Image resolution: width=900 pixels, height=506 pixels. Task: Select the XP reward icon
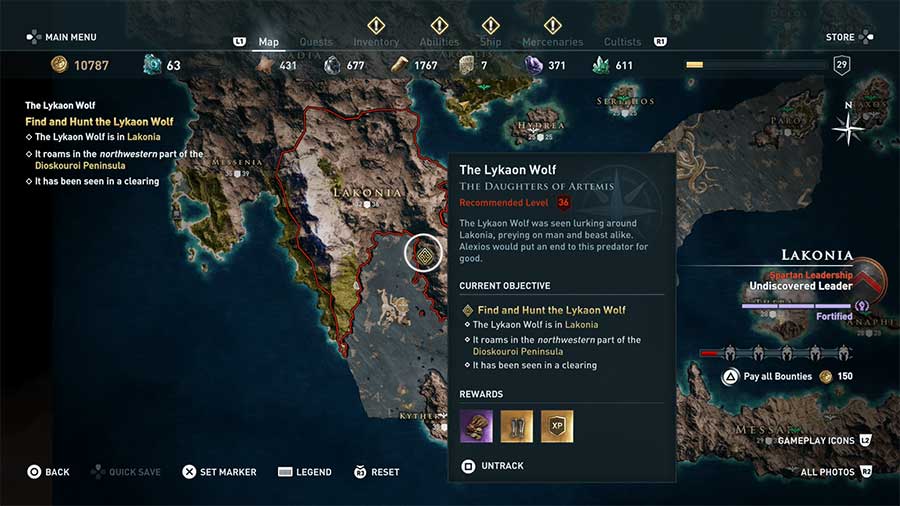[x=557, y=426]
